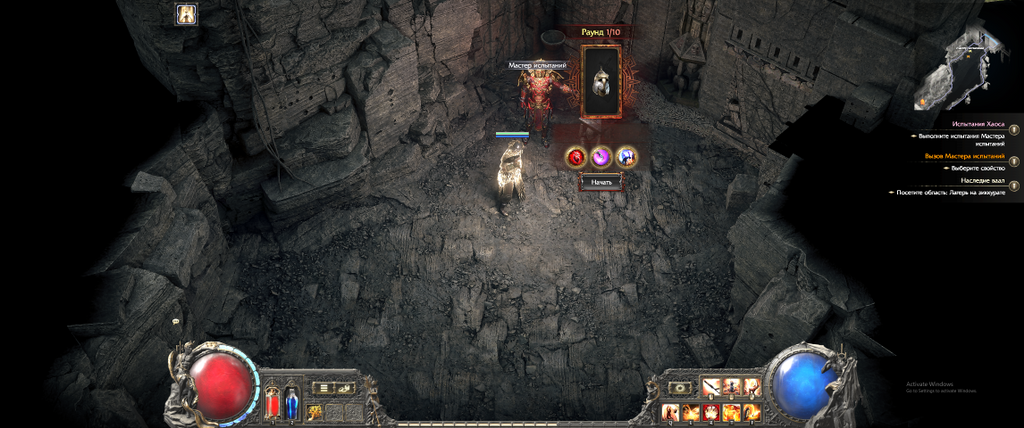The image size is (1024, 428).
Task: Open the three-line menu button
Action: coord(321,387)
